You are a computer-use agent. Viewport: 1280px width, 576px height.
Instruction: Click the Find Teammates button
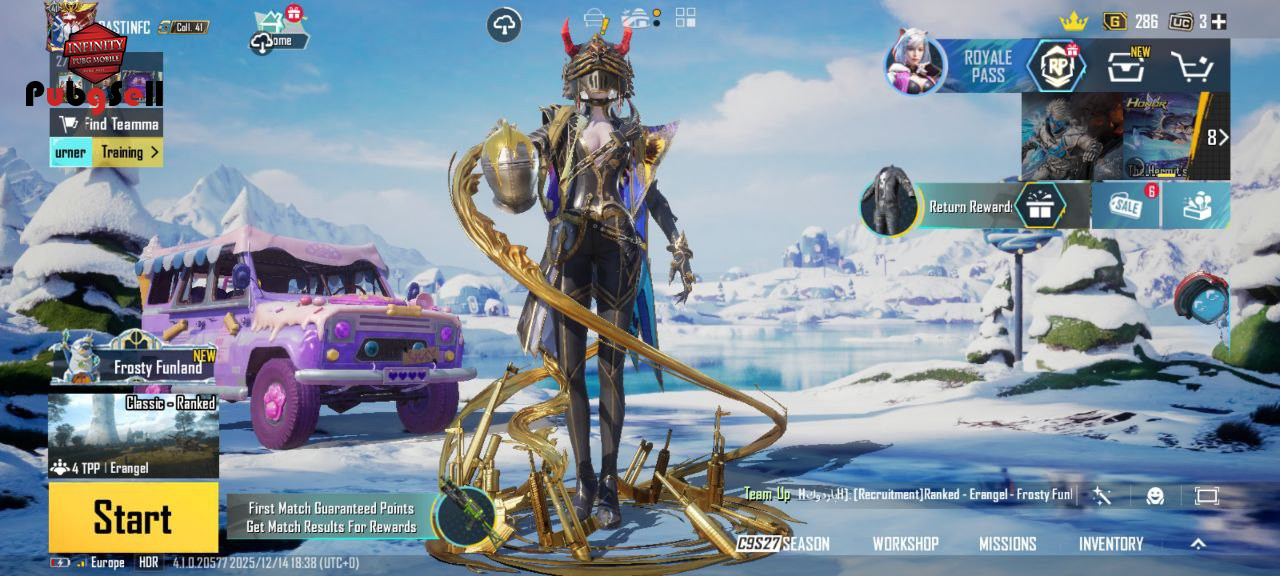tap(108, 124)
